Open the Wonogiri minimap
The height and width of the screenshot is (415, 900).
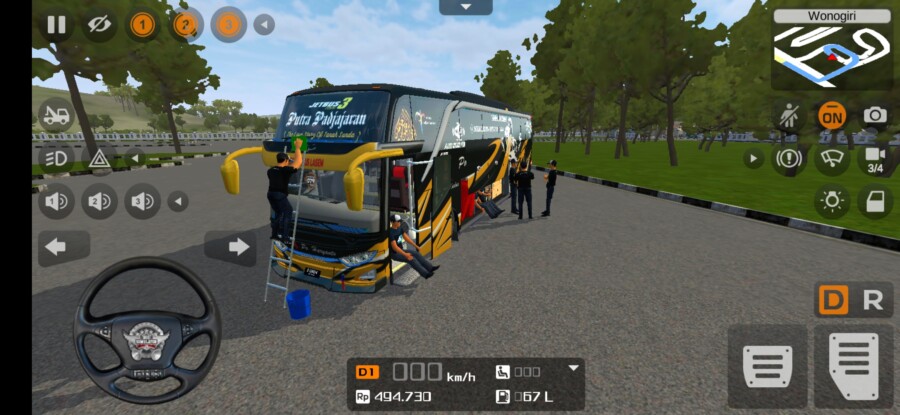pyautogui.click(x=831, y=50)
